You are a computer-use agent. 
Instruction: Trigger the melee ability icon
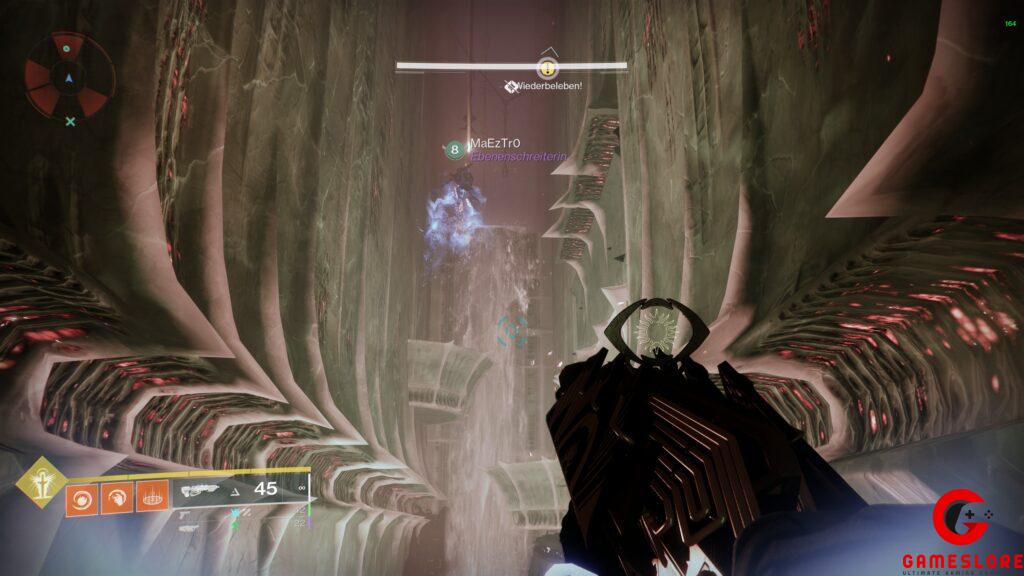coord(116,497)
